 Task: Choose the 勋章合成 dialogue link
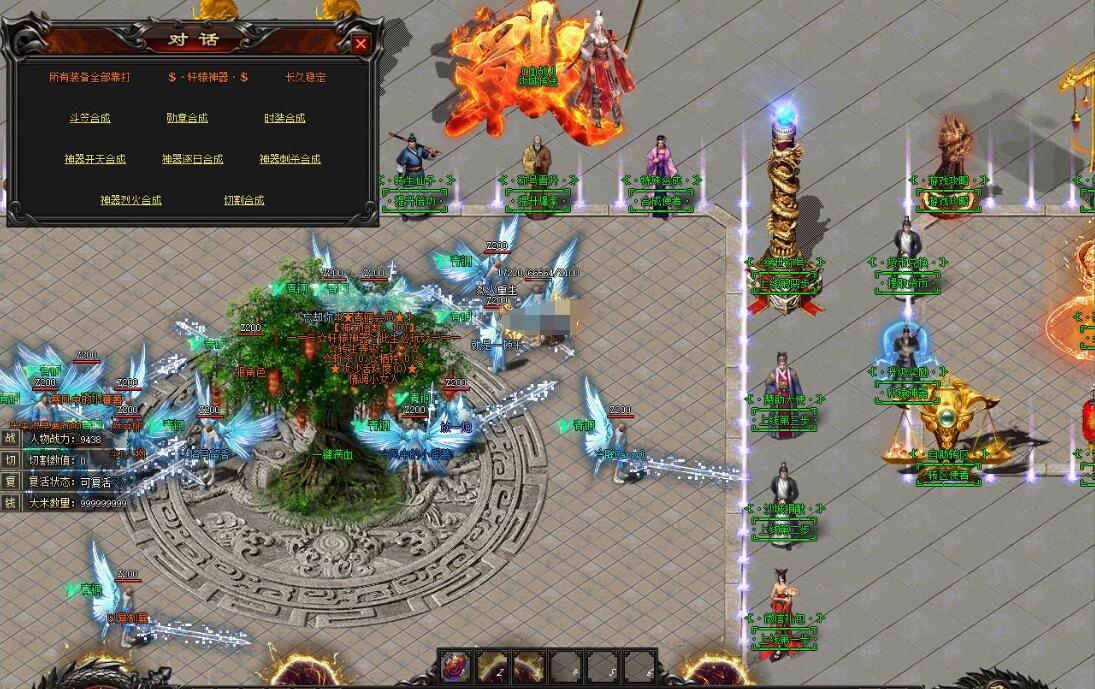(187, 118)
